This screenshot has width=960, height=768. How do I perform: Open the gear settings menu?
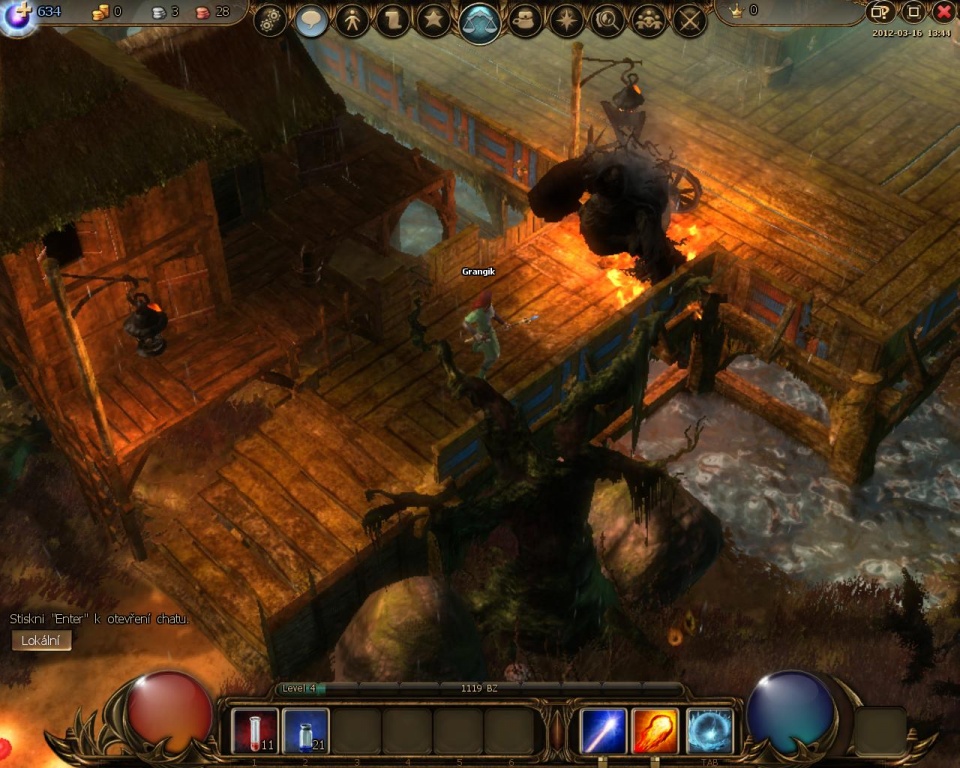pyautogui.click(x=270, y=21)
